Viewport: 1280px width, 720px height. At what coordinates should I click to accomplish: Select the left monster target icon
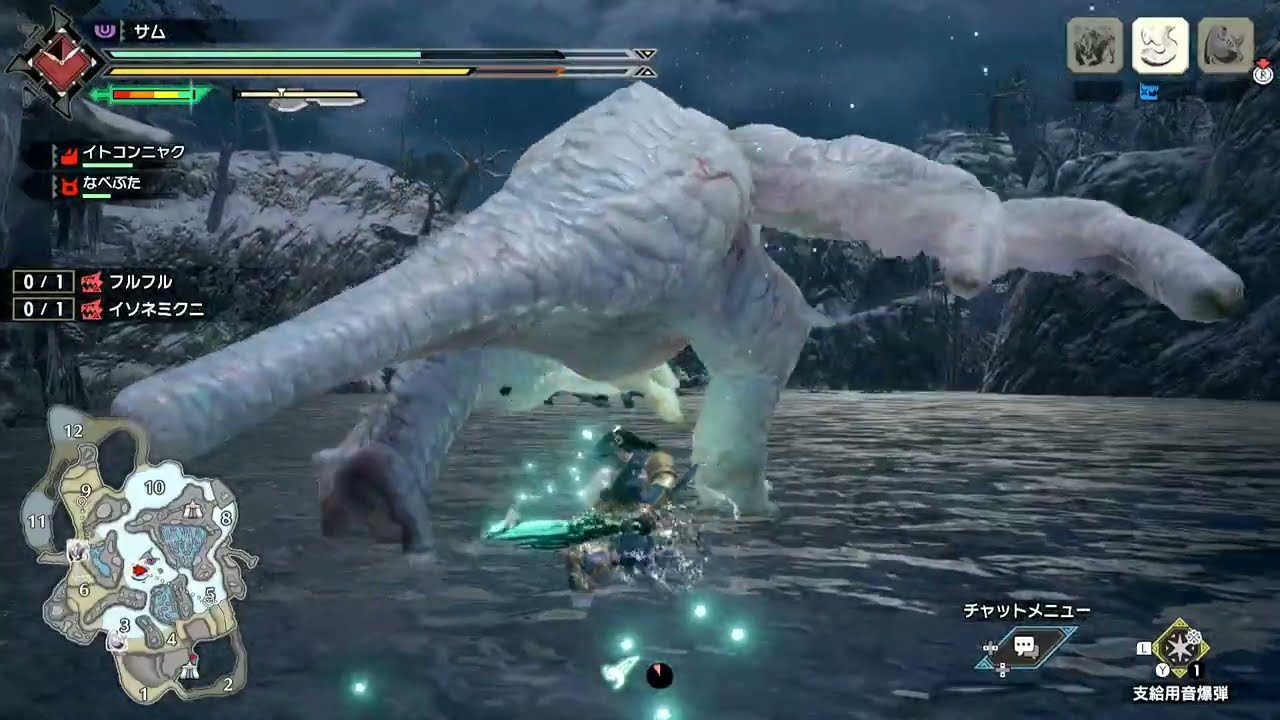point(1094,46)
